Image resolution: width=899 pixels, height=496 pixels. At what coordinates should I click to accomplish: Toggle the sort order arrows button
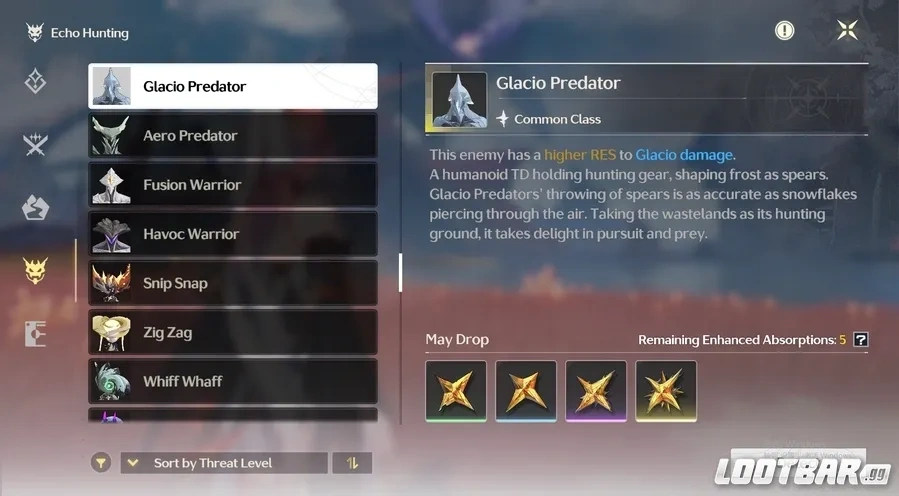pos(351,463)
